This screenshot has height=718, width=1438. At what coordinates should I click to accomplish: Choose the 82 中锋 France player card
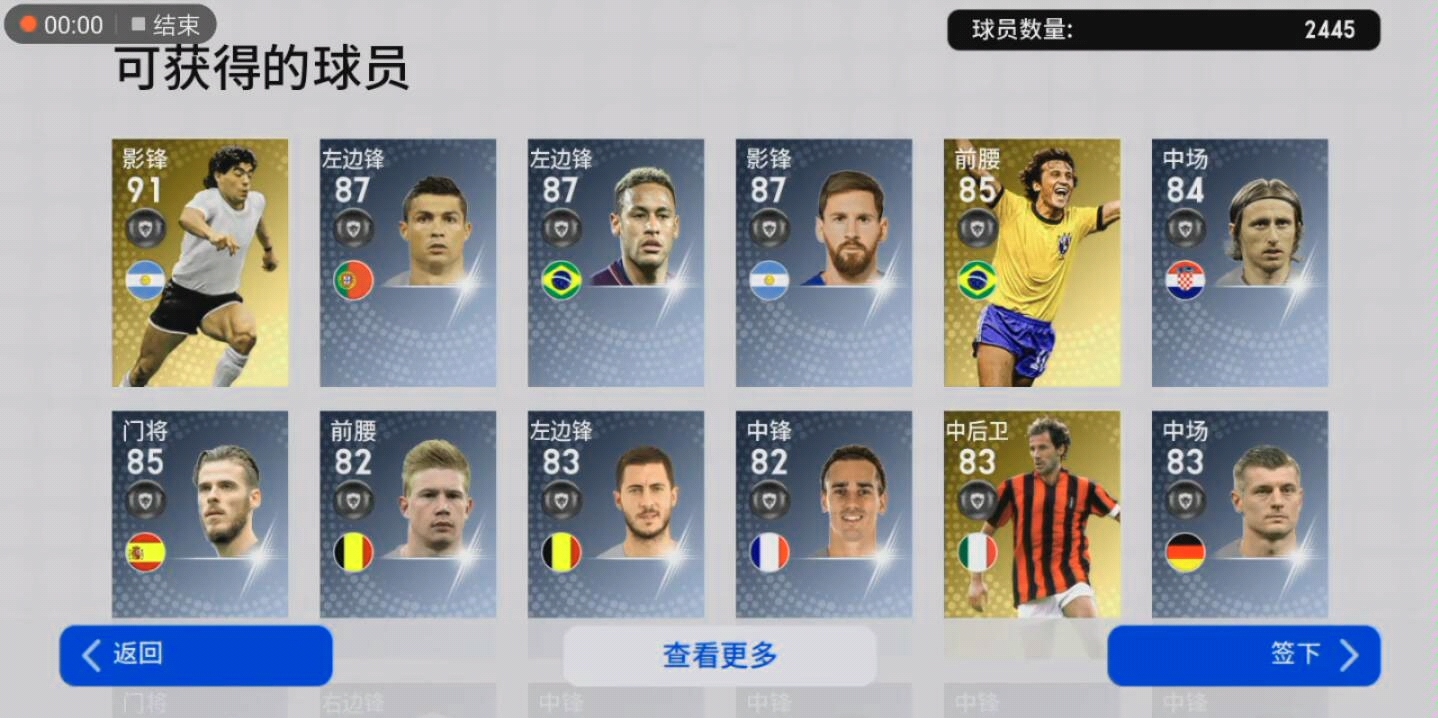click(824, 514)
